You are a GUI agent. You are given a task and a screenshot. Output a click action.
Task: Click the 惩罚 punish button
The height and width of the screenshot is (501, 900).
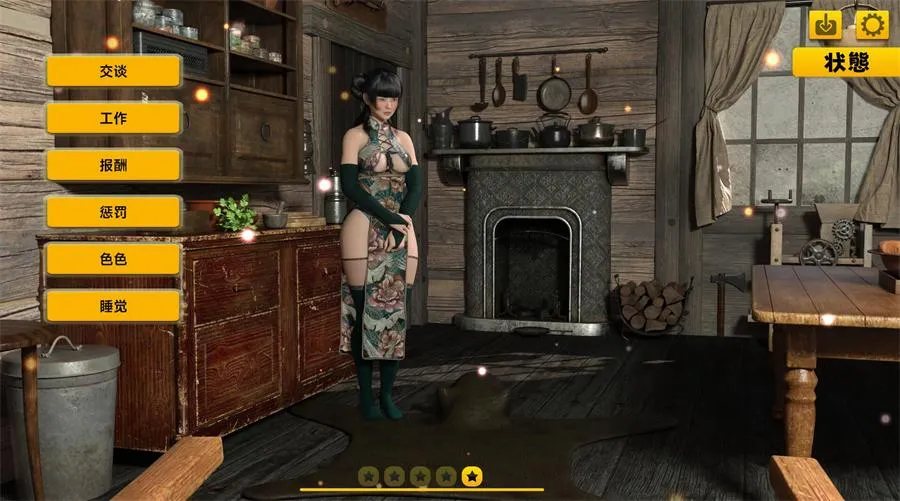114,212
